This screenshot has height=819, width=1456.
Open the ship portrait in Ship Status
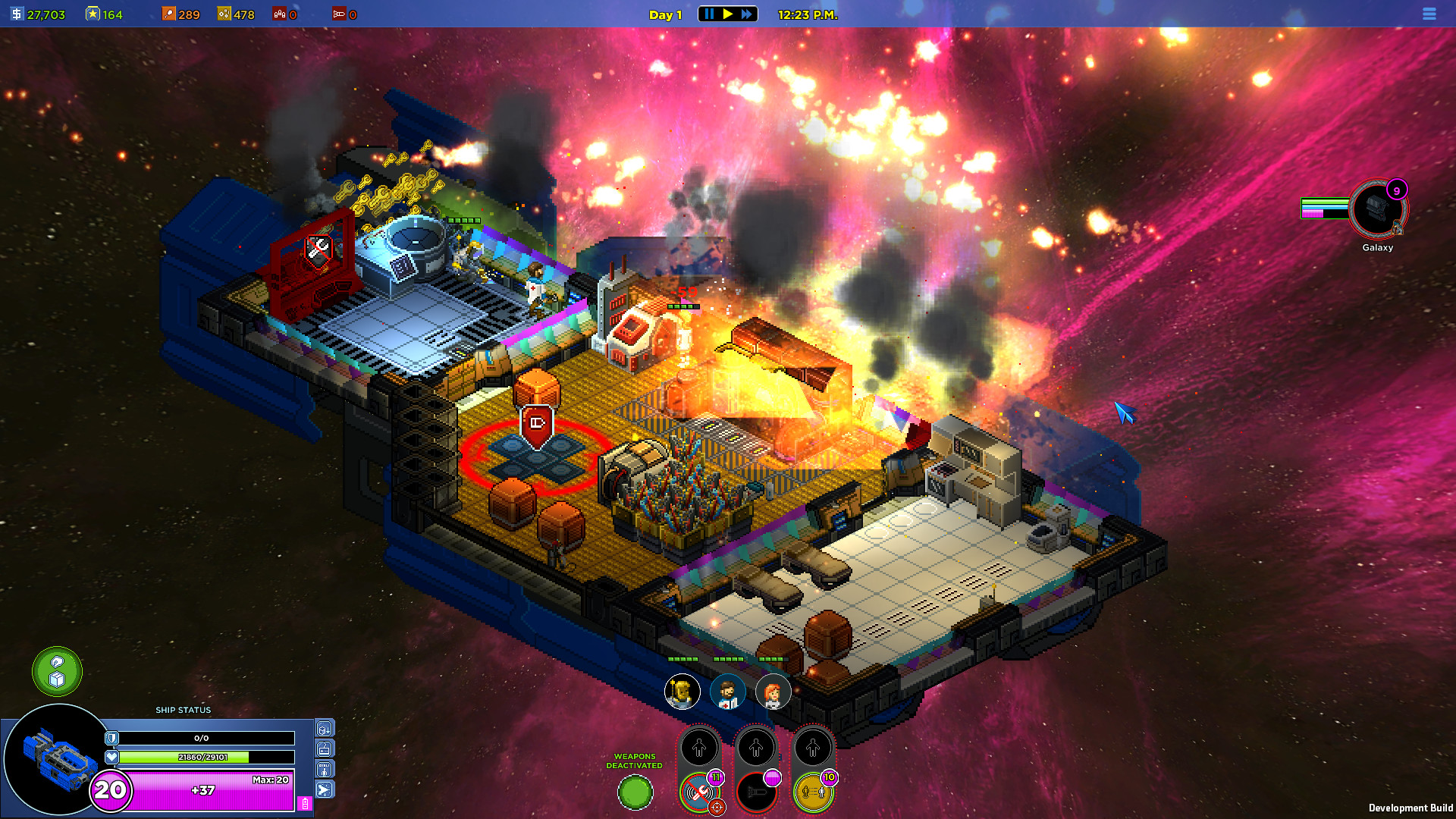click(55, 758)
